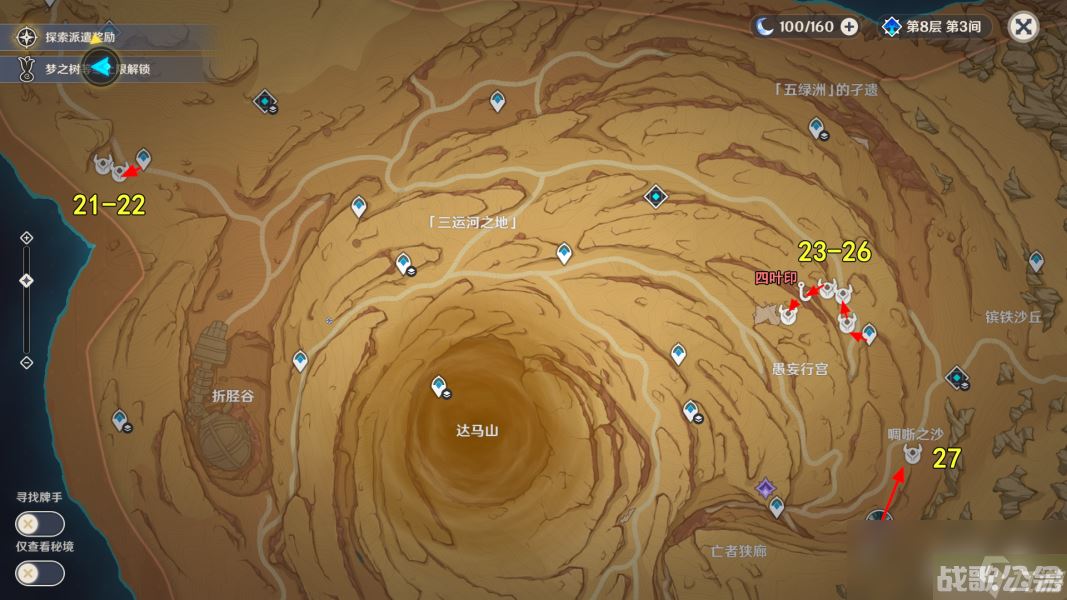Select the waypoint below 「五绿洲」的孑遗
Screen dimensions: 1067x600
click(817, 128)
